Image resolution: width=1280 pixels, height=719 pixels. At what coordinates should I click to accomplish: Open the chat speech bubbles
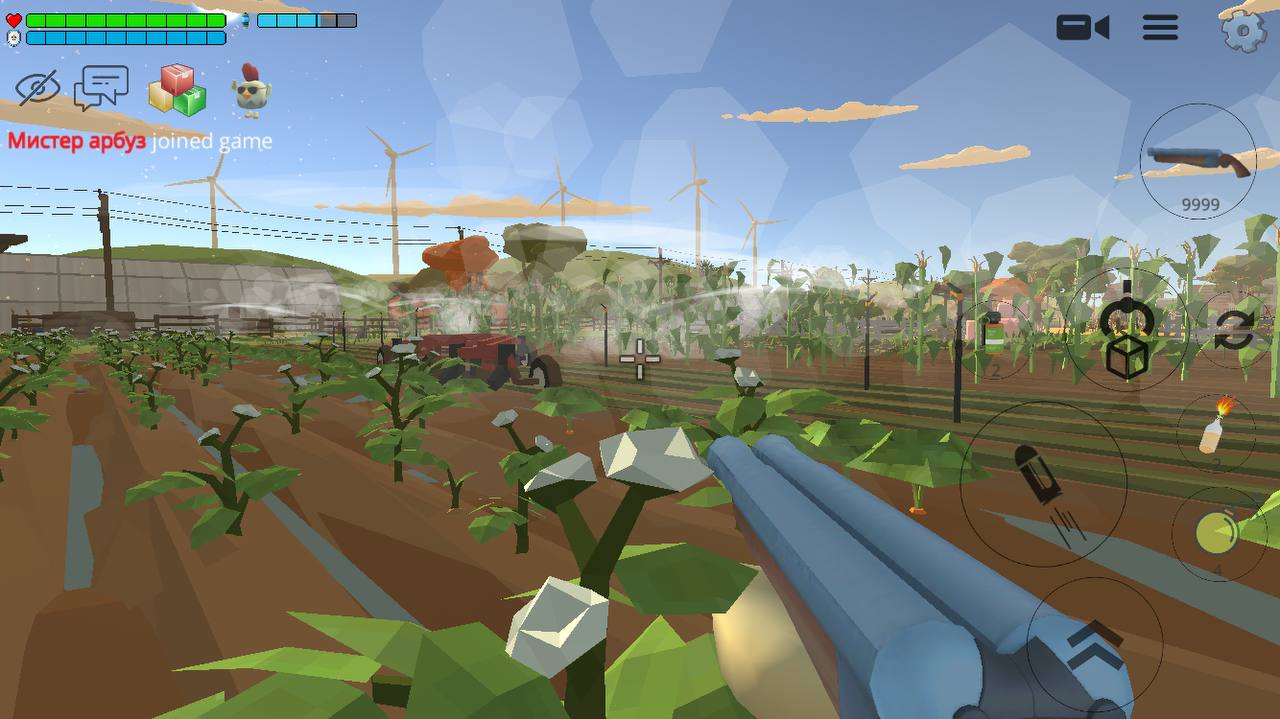coord(101,88)
